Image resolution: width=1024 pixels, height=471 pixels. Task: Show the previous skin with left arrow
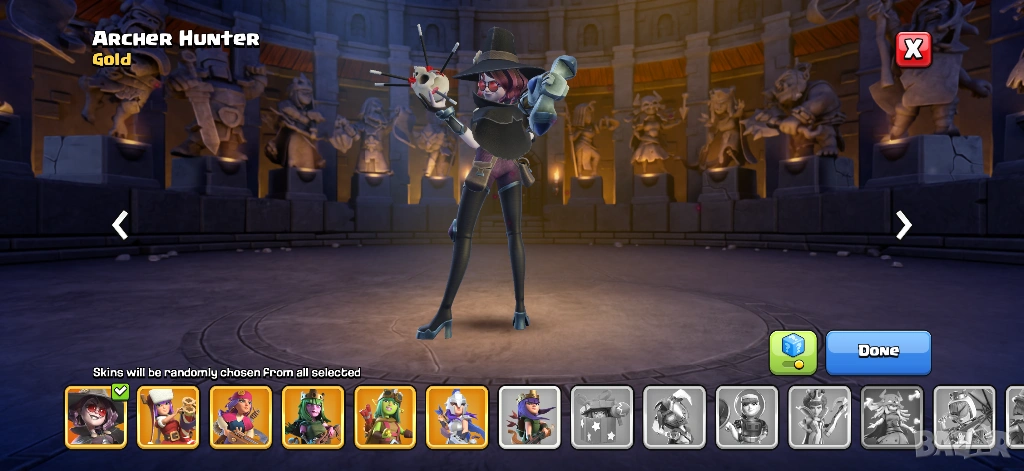point(120,225)
